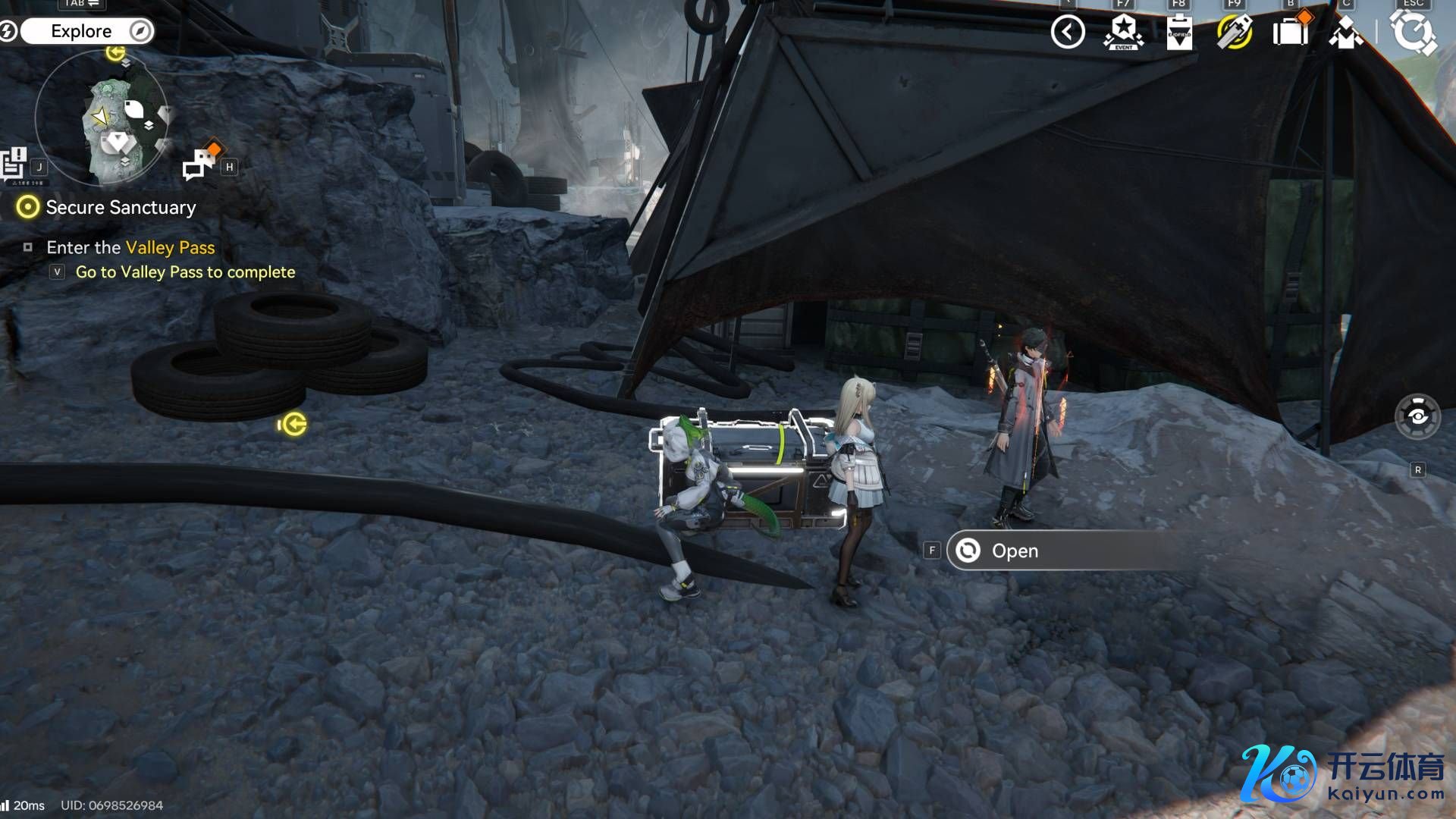Image resolution: width=1456 pixels, height=819 pixels.
Task: Select the yellow-ringed gadget icon
Action: (1234, 33)
